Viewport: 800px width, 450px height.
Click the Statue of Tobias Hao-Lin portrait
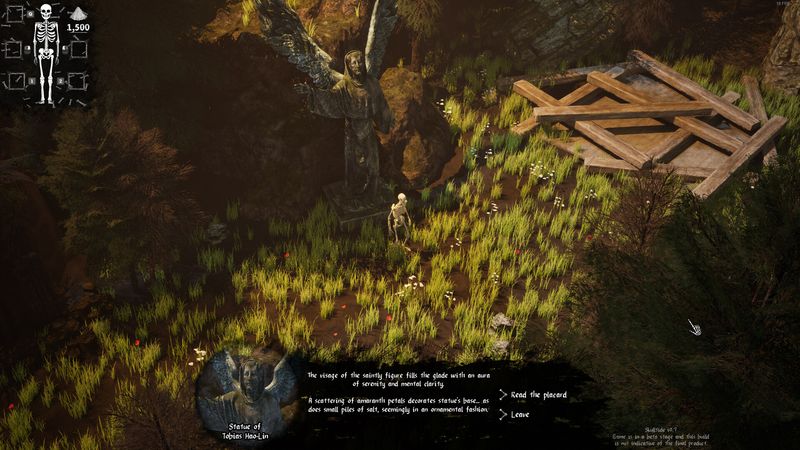tap(247, 387)
